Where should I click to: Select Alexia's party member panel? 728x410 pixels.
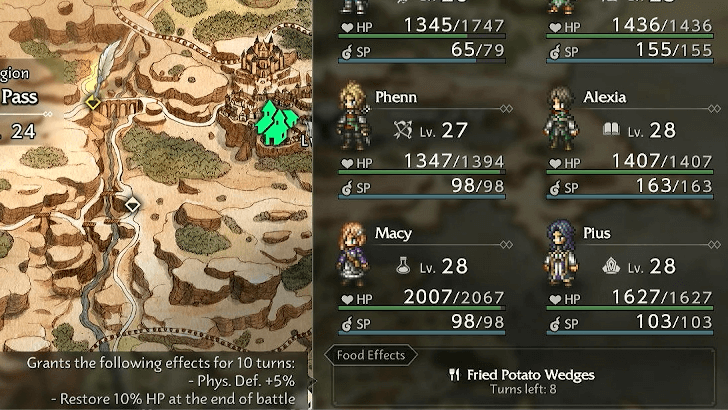tap(635, 142)
